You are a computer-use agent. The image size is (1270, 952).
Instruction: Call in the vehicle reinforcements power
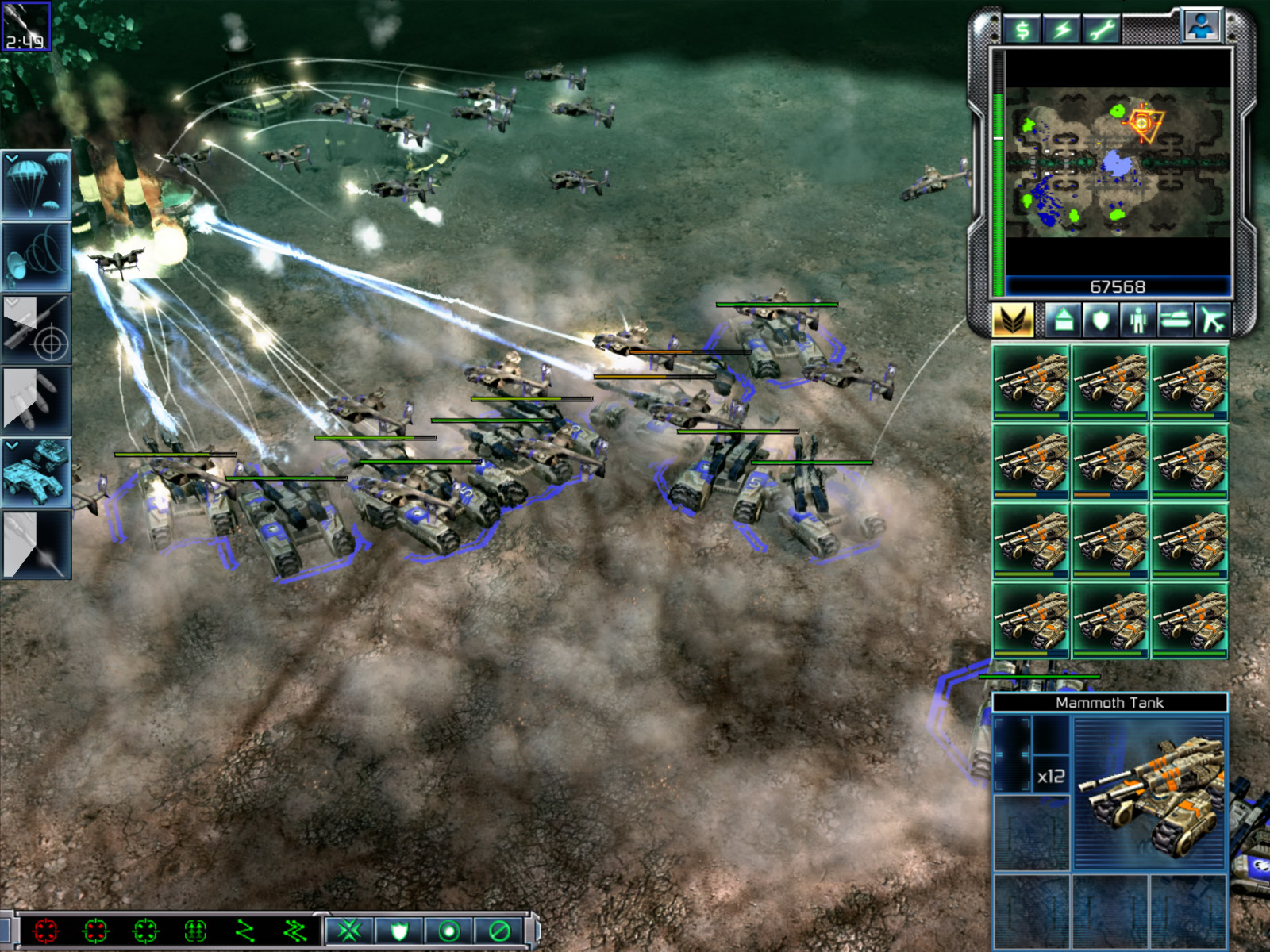pos(37,471)
